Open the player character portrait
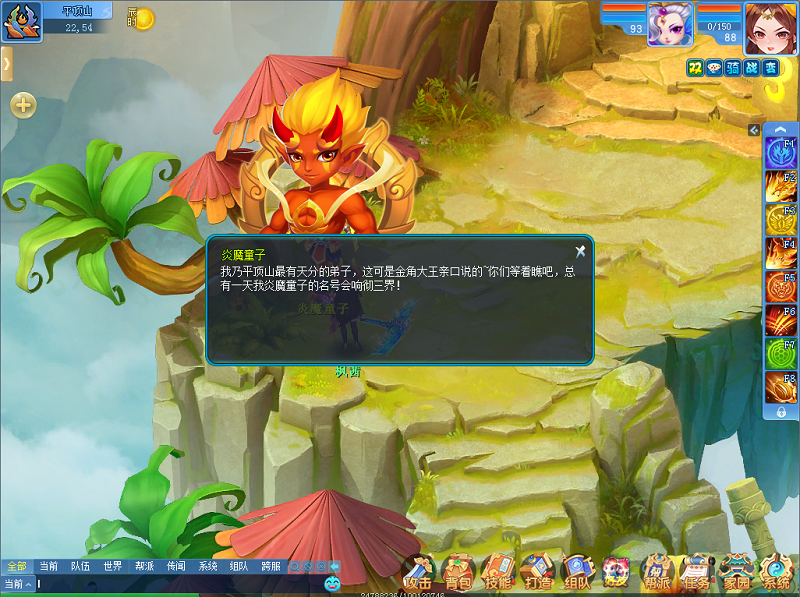This screenshot has width=800, height=597. click(x=770, y=23)
